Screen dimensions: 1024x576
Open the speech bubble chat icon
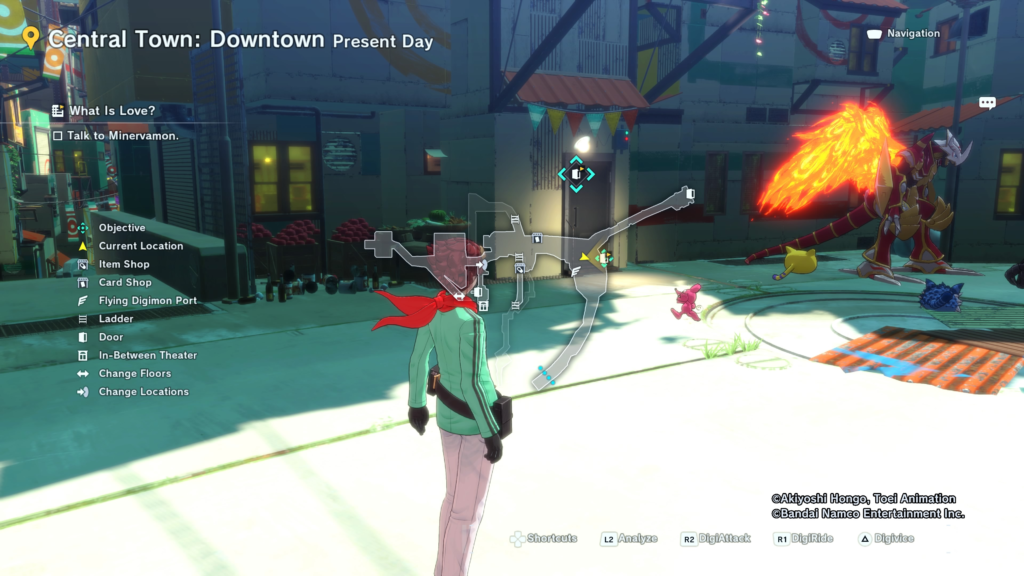(x=987, y=103)
